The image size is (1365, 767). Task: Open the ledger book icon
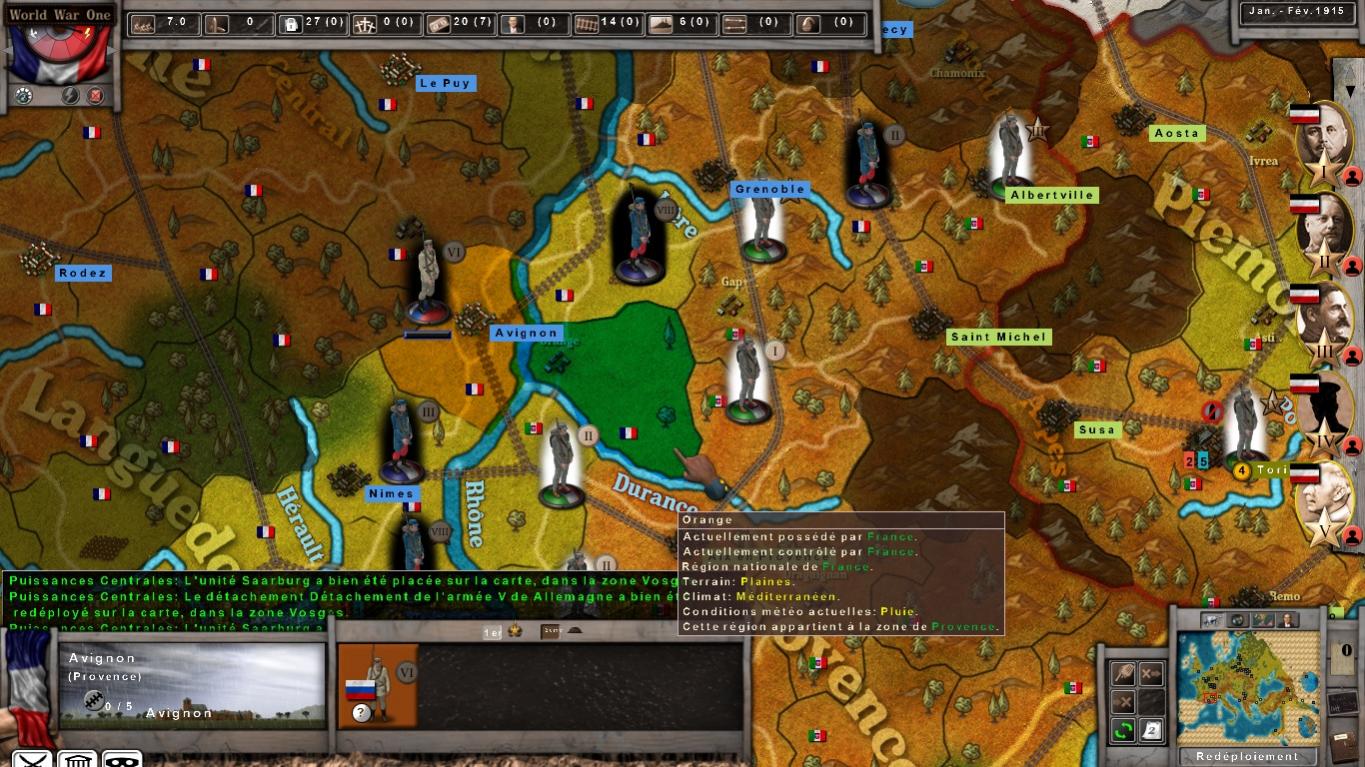(x=1343, y=745)
